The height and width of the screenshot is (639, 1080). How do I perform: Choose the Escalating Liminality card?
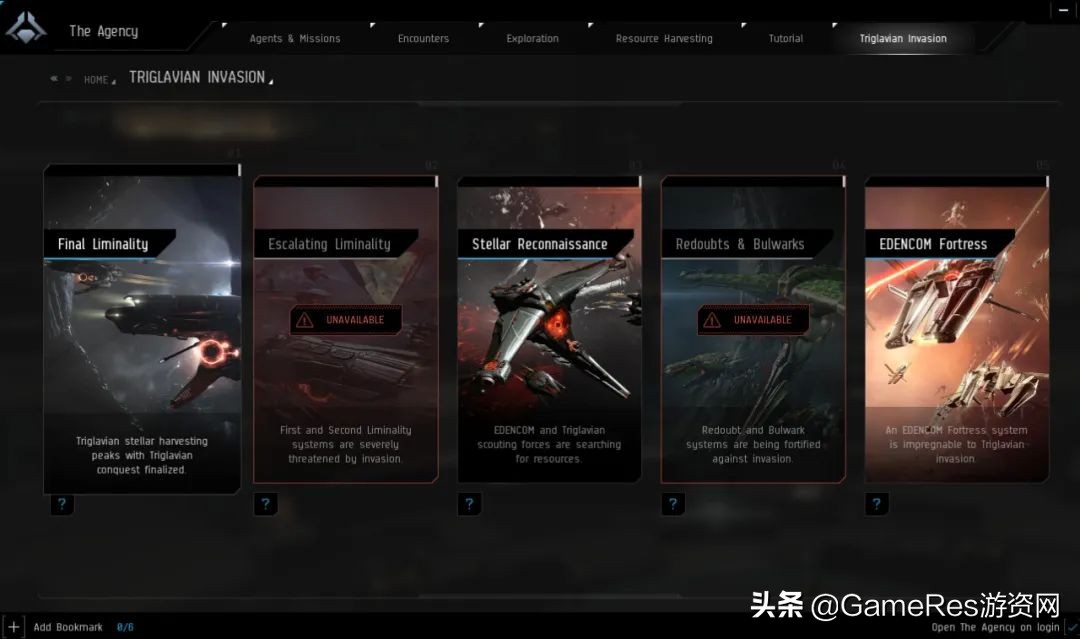(x=346, y=330)
